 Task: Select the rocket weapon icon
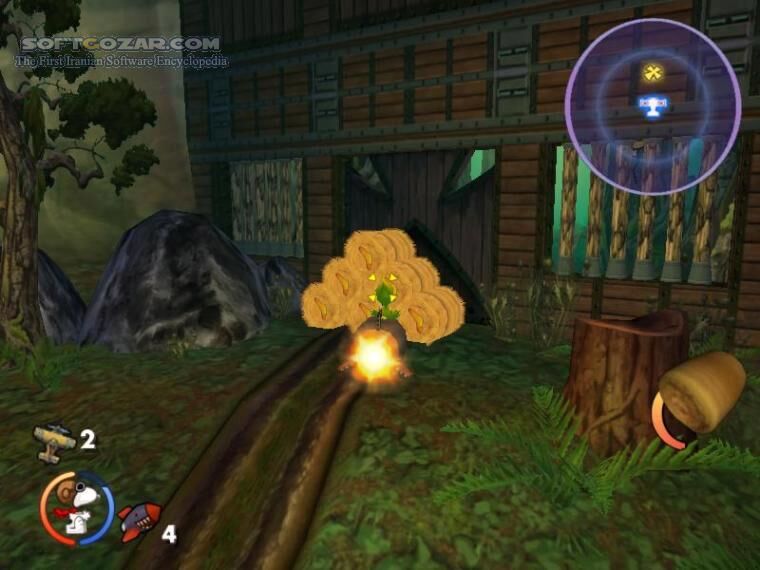click(138, 520)
